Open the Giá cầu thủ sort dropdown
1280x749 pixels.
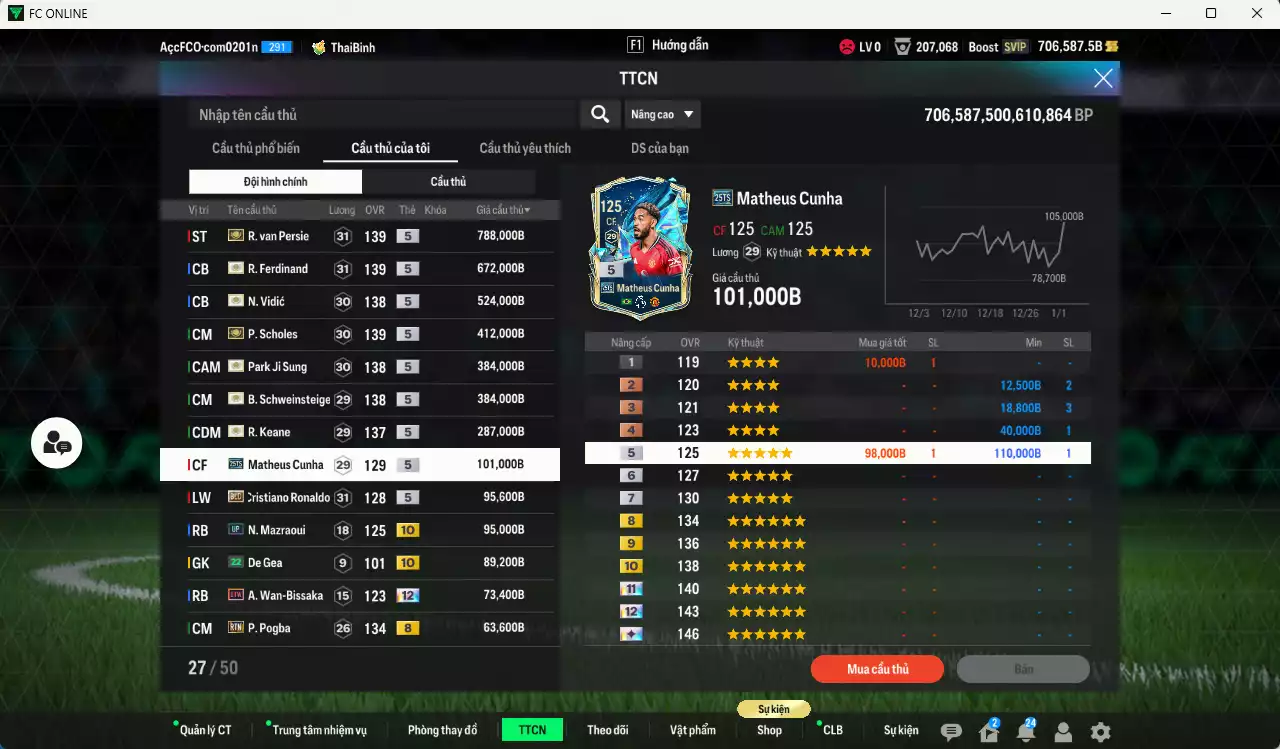pyautogui.click(x=502, y=209)
